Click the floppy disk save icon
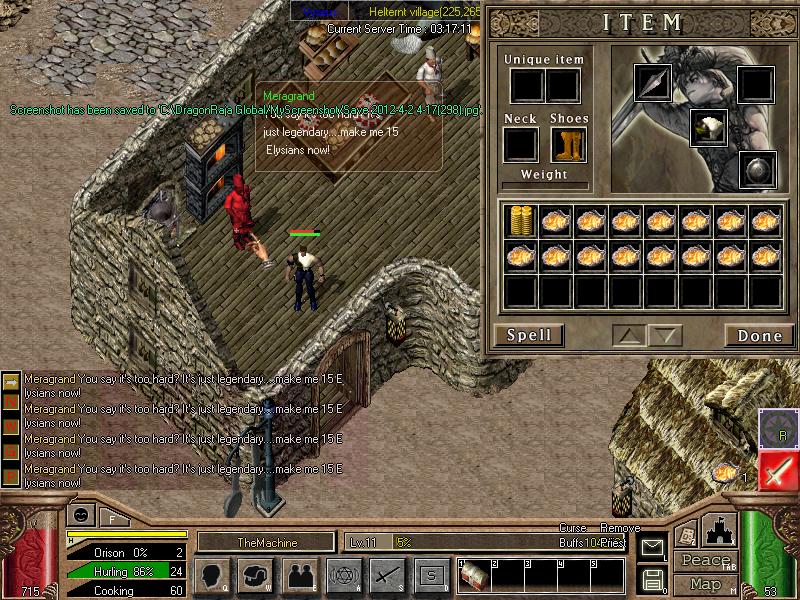This screenshot has height=600, width=800. (x=652, y=578)
